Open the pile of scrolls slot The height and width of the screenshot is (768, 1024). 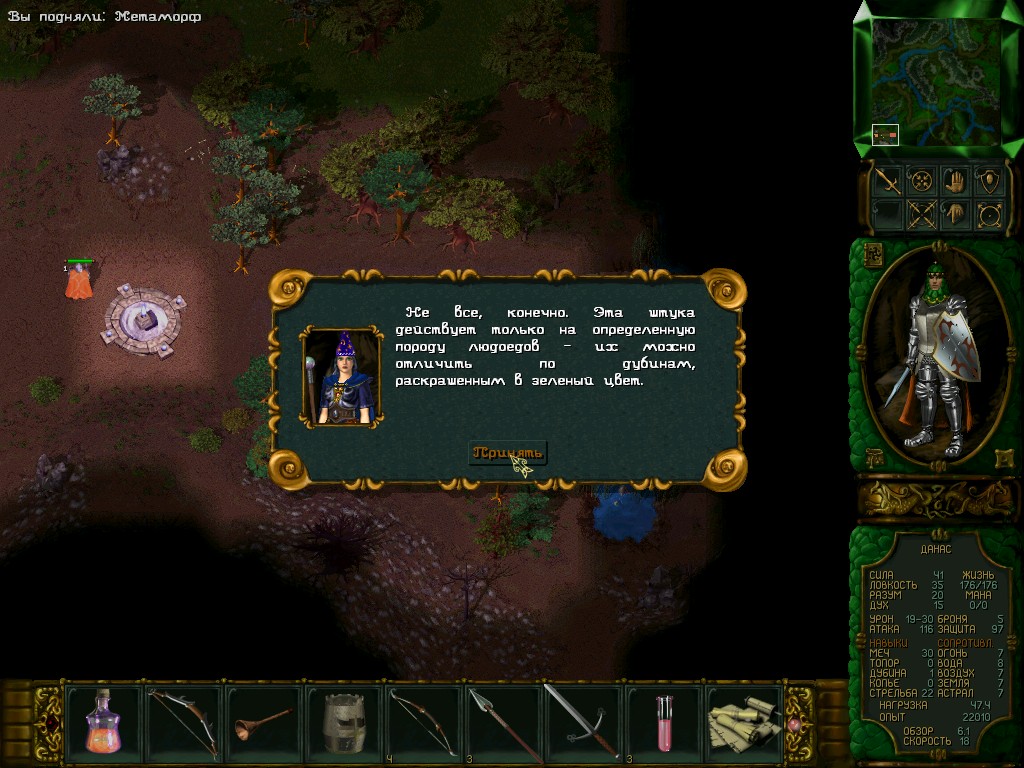745,720
